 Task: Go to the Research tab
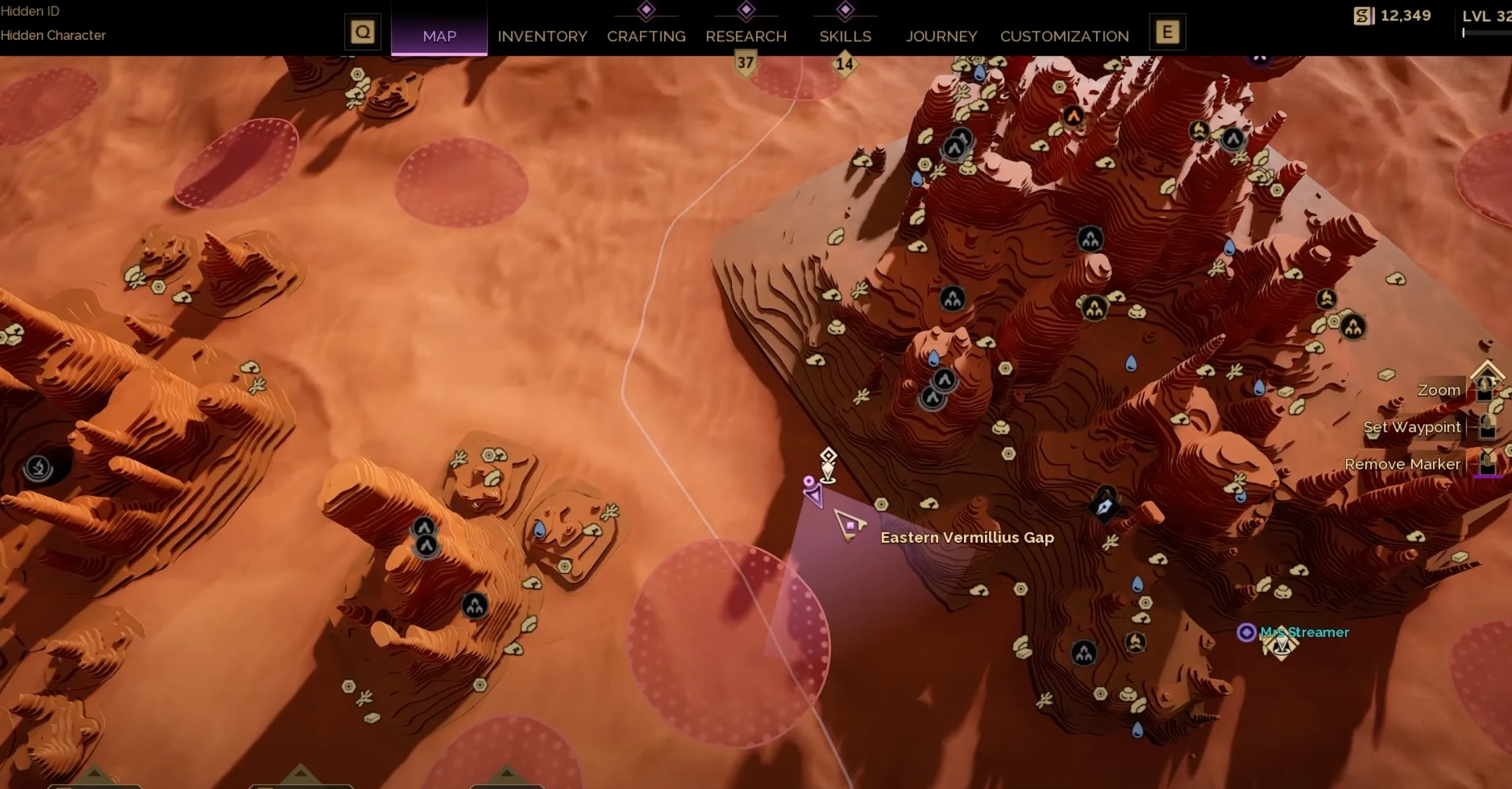tap(745, 36)
